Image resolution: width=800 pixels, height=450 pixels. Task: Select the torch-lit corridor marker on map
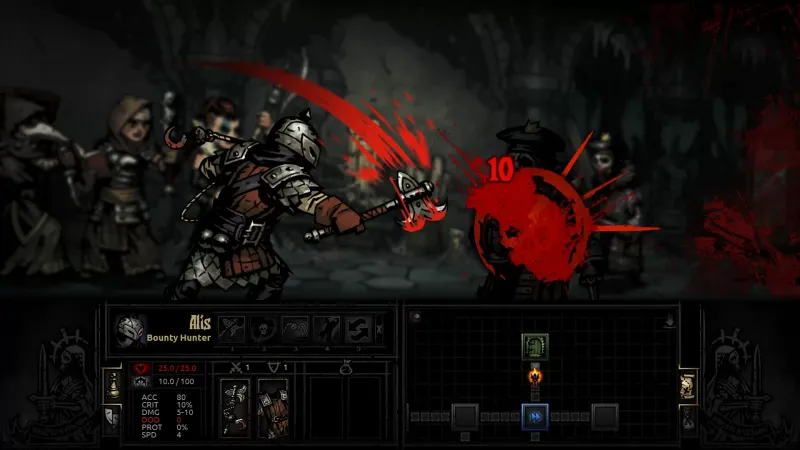click(x=533, y=378)
